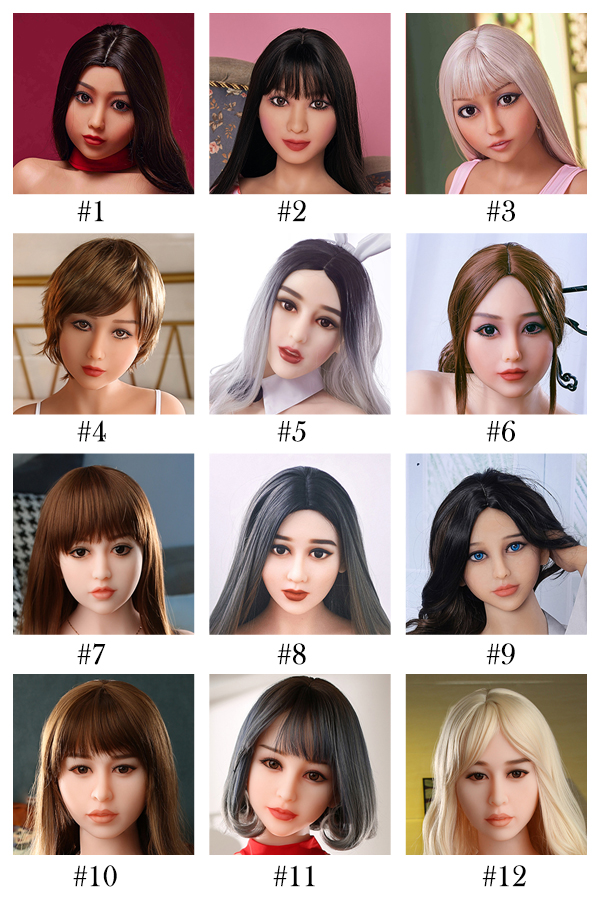
Task: Choose thumbnail #2 with black bangs
Action: 299,103
